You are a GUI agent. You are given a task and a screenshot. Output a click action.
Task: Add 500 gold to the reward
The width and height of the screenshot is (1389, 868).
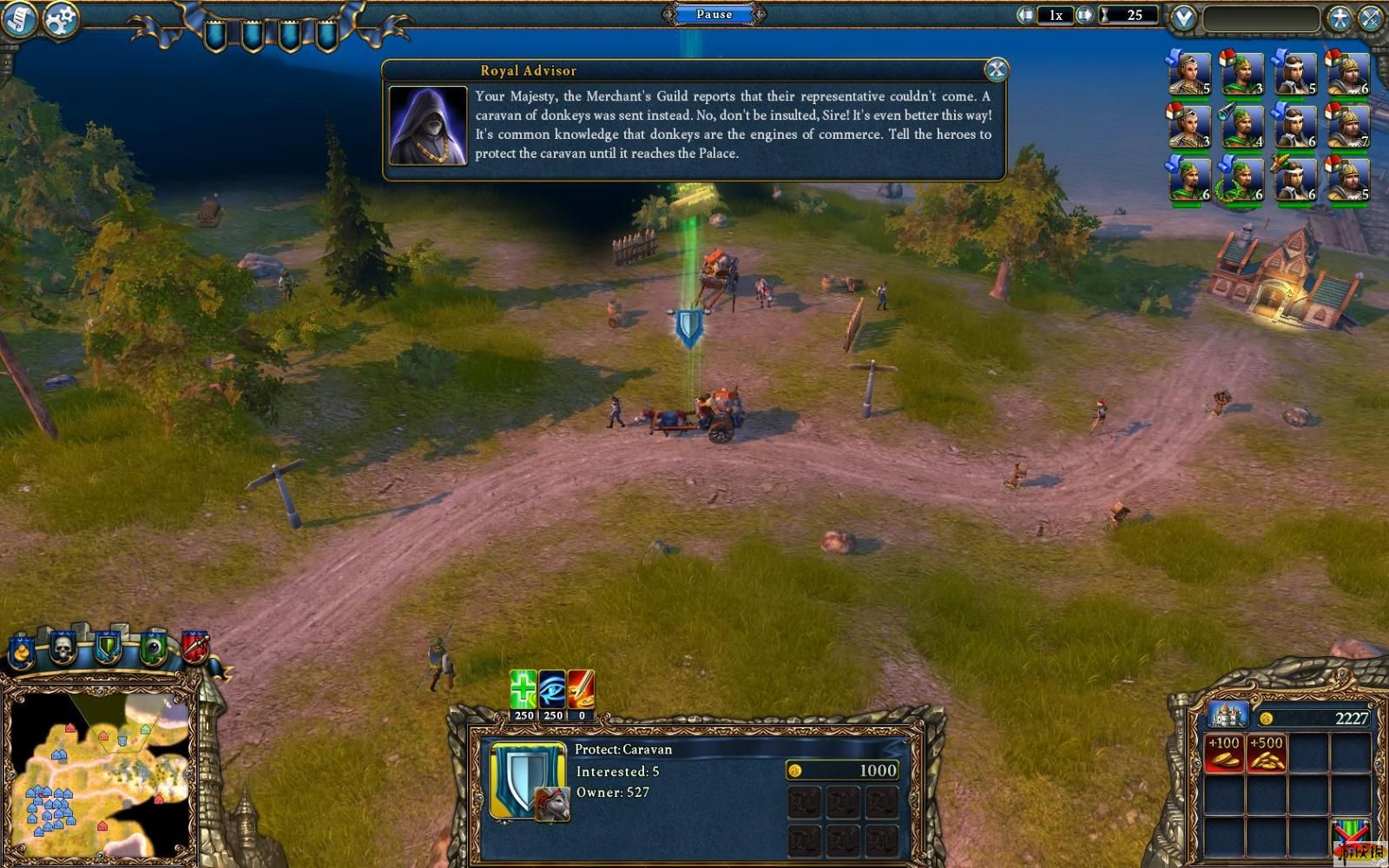[1266, 753]
